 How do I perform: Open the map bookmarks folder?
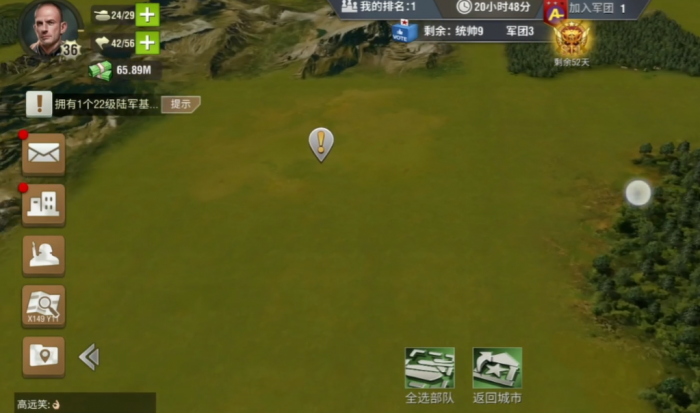tap(44, 357)
